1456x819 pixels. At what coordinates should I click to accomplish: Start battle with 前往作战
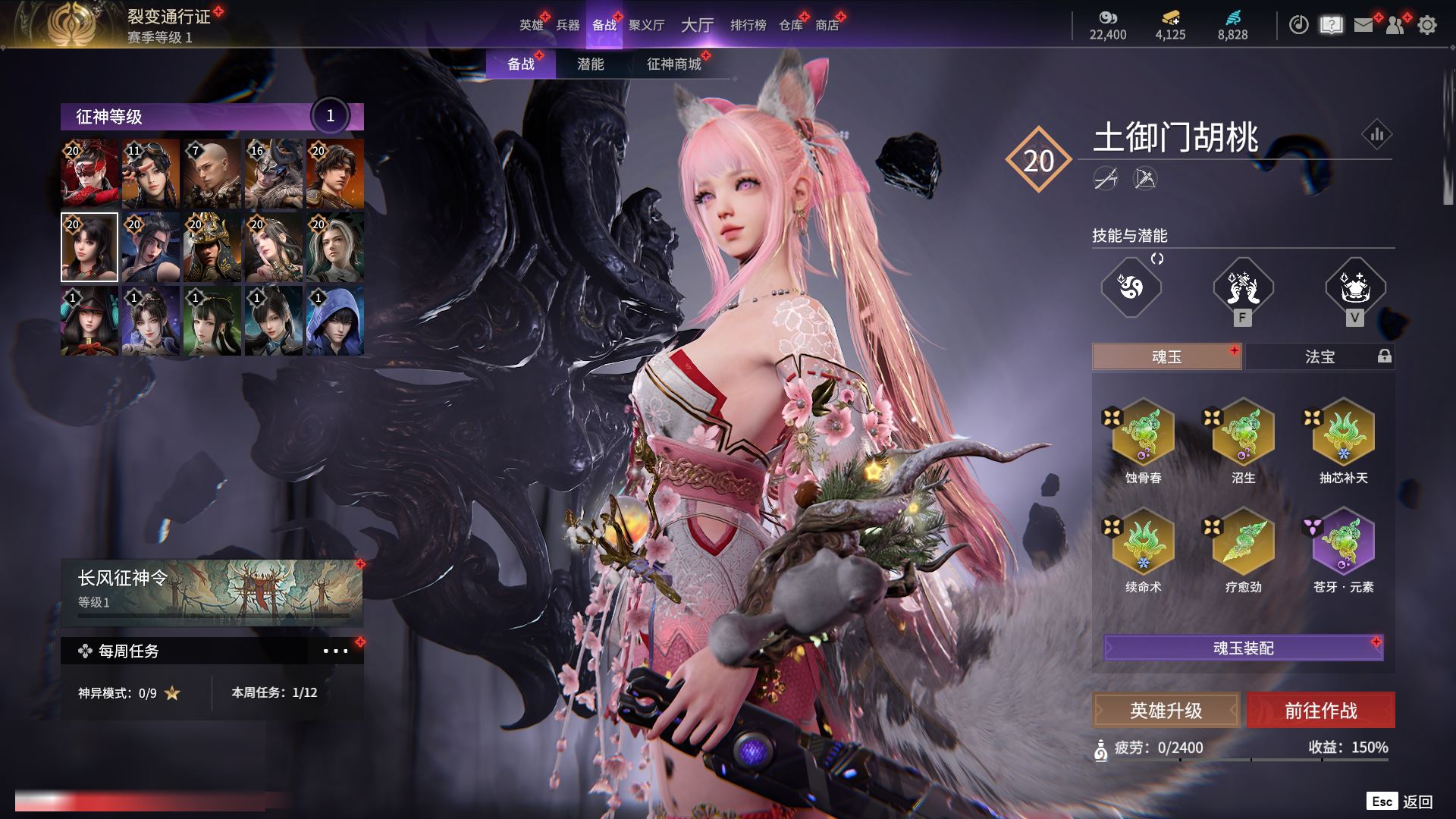(x=1320, y=711)
